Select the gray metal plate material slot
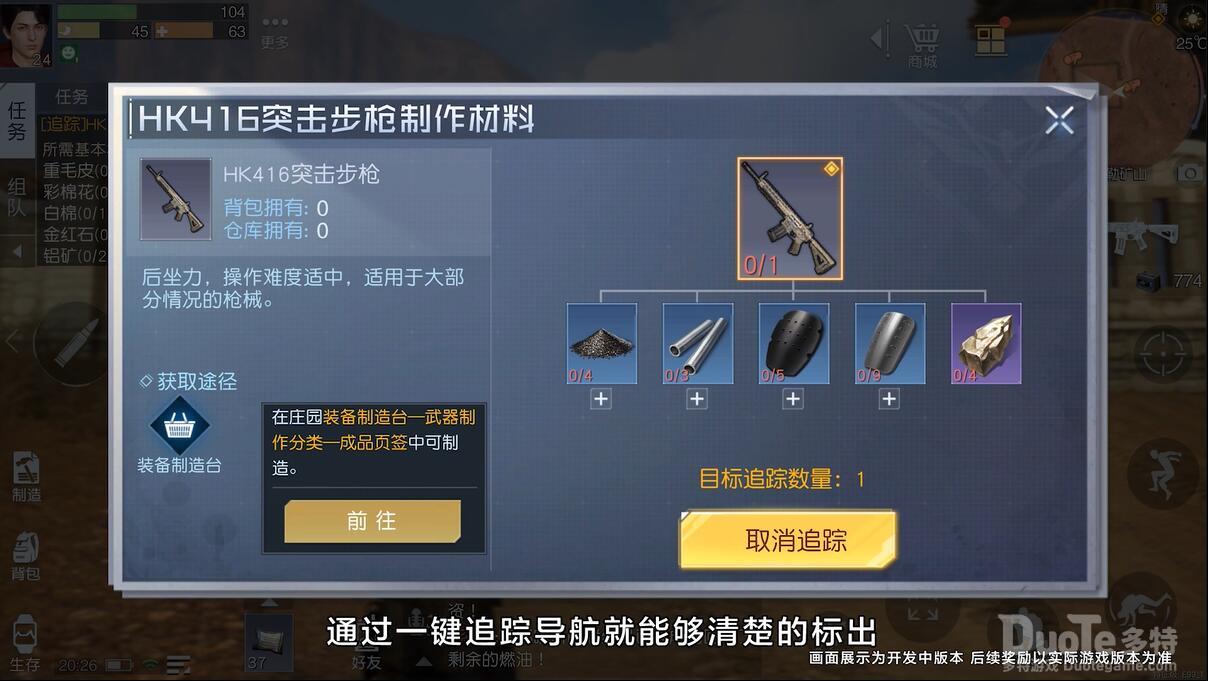The height and width of the screenshot is (681, 1208). pyautogui.click(x=890, y=344)
